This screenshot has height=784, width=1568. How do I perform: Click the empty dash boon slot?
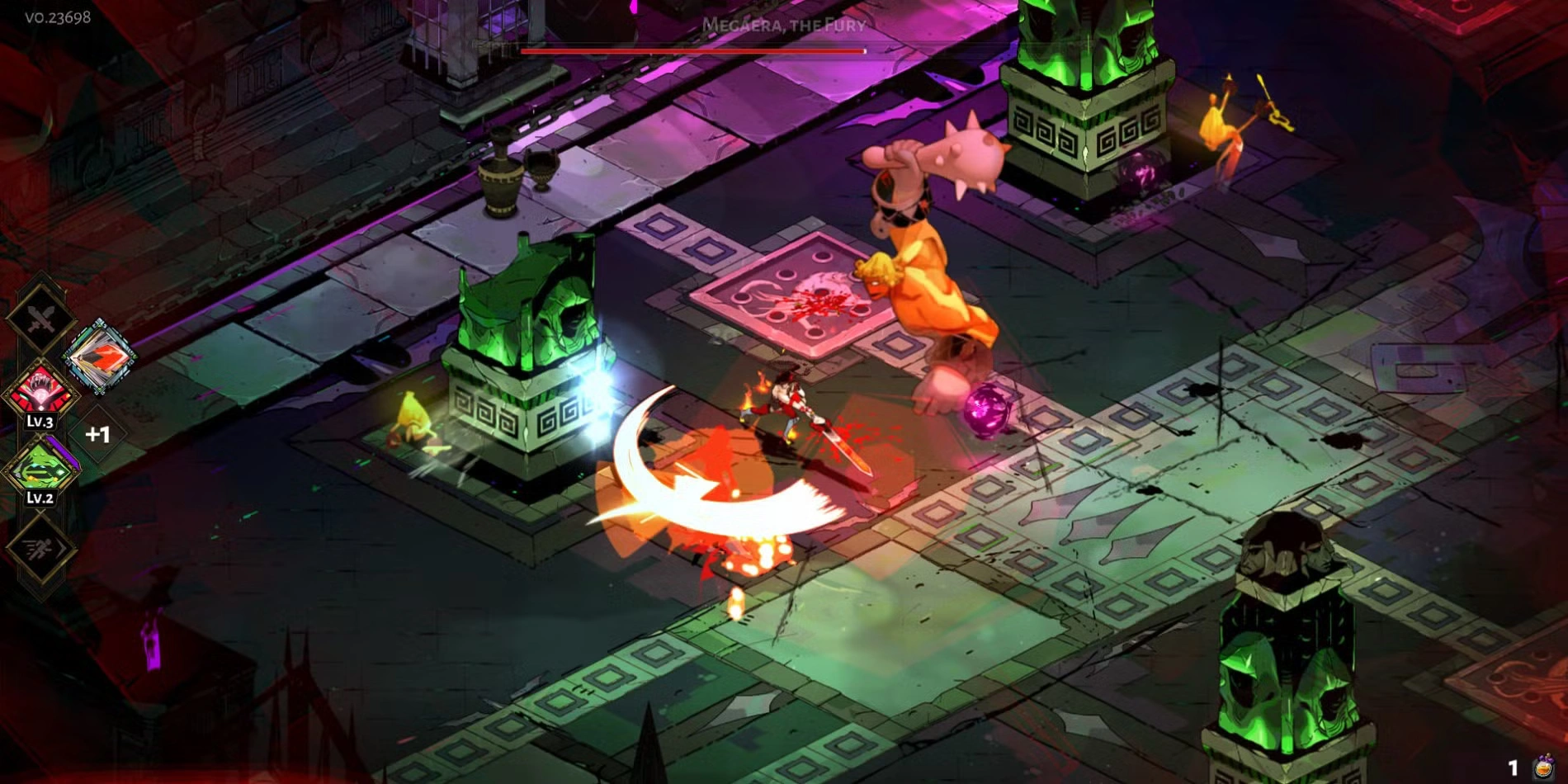[x=40, y=547]
